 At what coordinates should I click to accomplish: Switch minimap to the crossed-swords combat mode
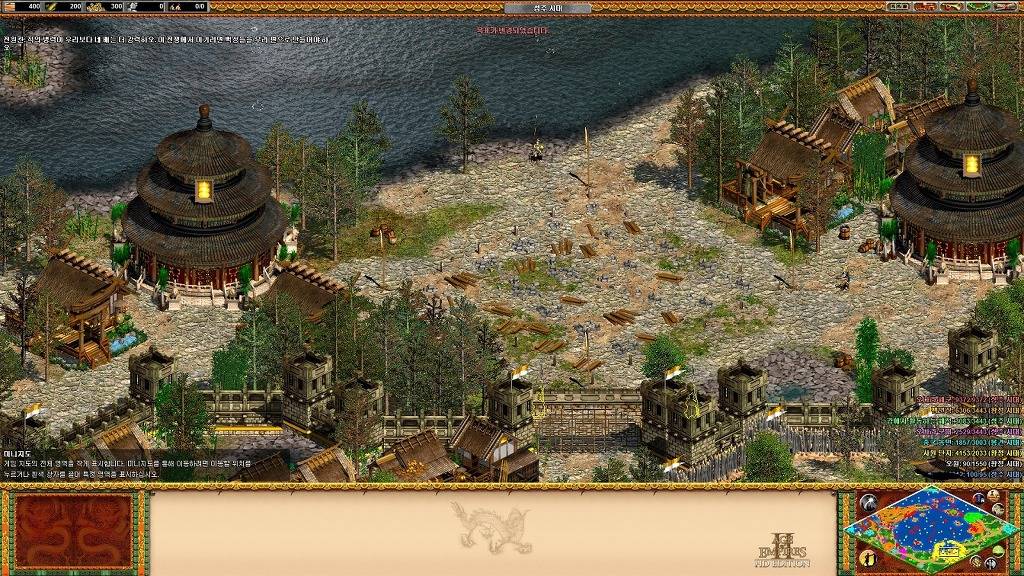991,563
